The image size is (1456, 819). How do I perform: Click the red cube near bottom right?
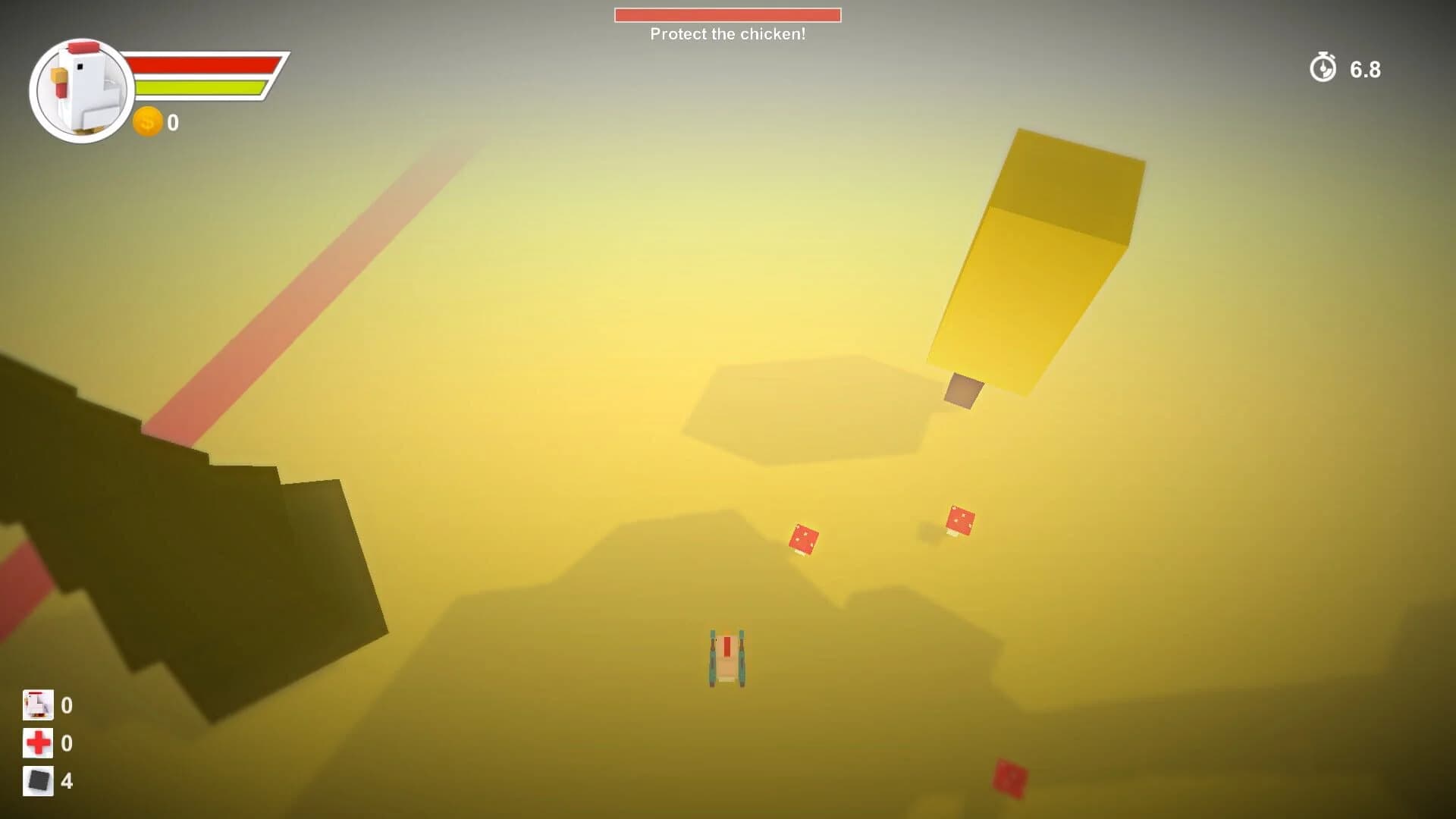[x=1008, y=777]
